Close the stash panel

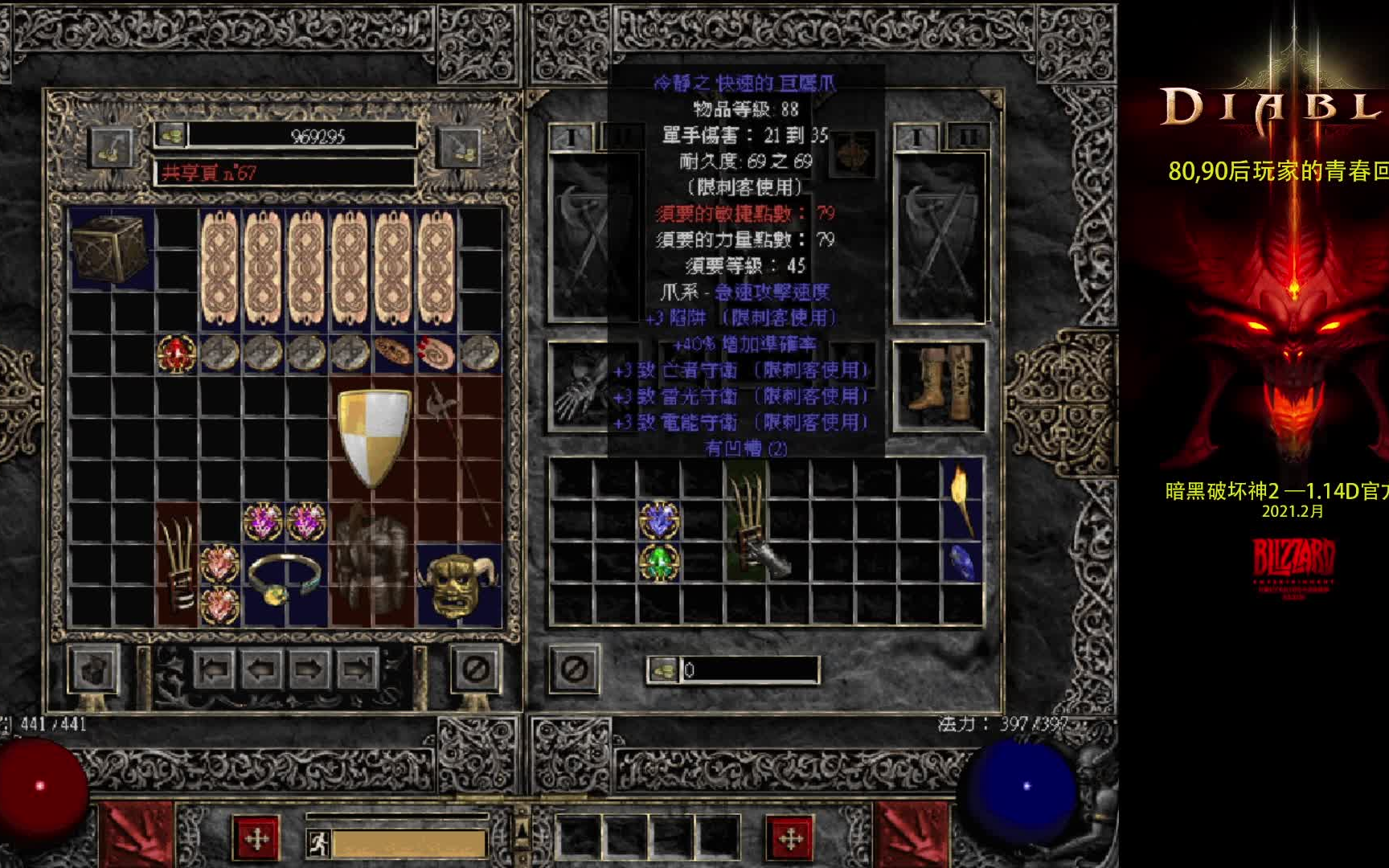(x=476, y=669)
